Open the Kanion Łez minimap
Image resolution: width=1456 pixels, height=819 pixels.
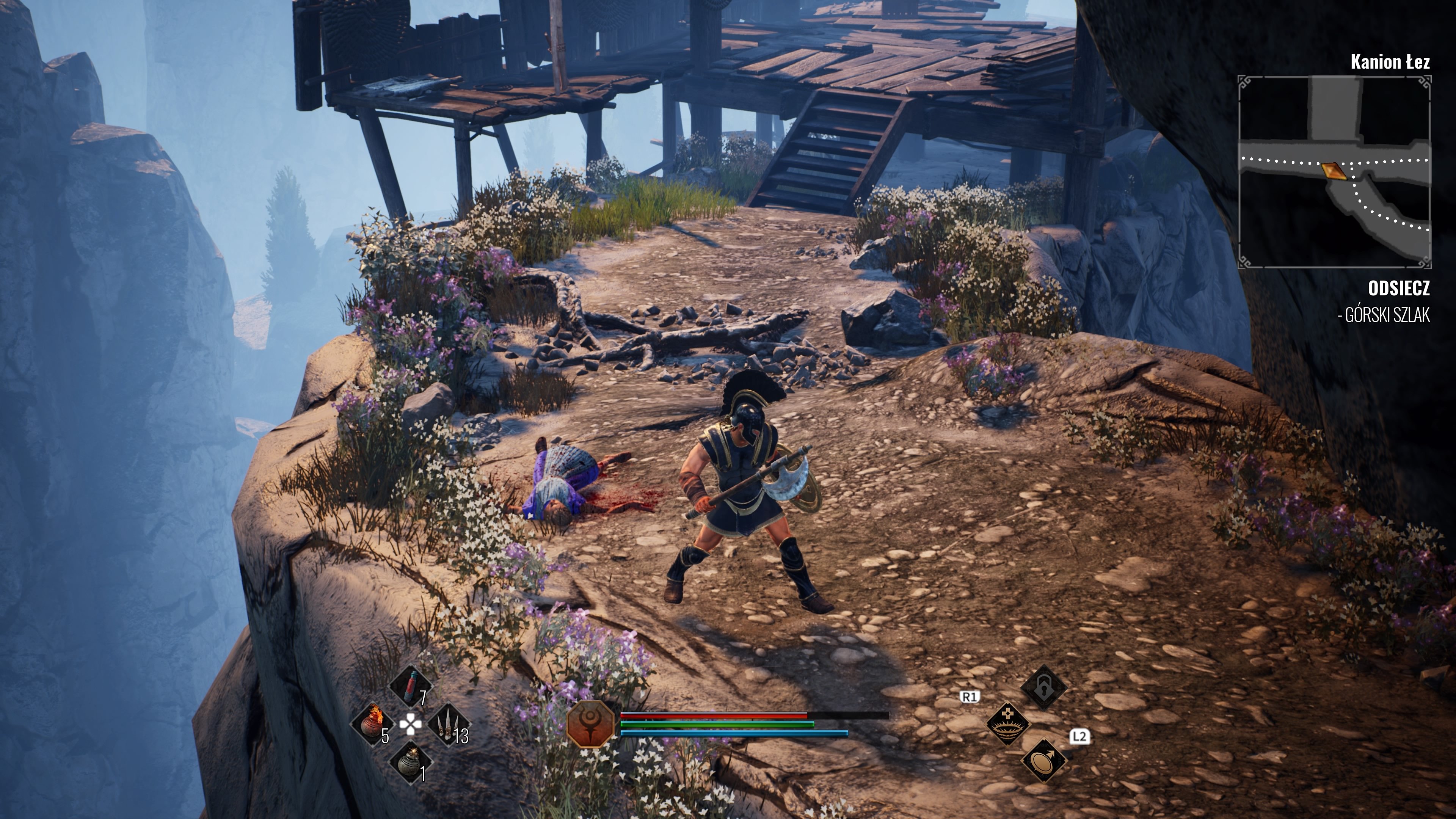pos(1334,172)
